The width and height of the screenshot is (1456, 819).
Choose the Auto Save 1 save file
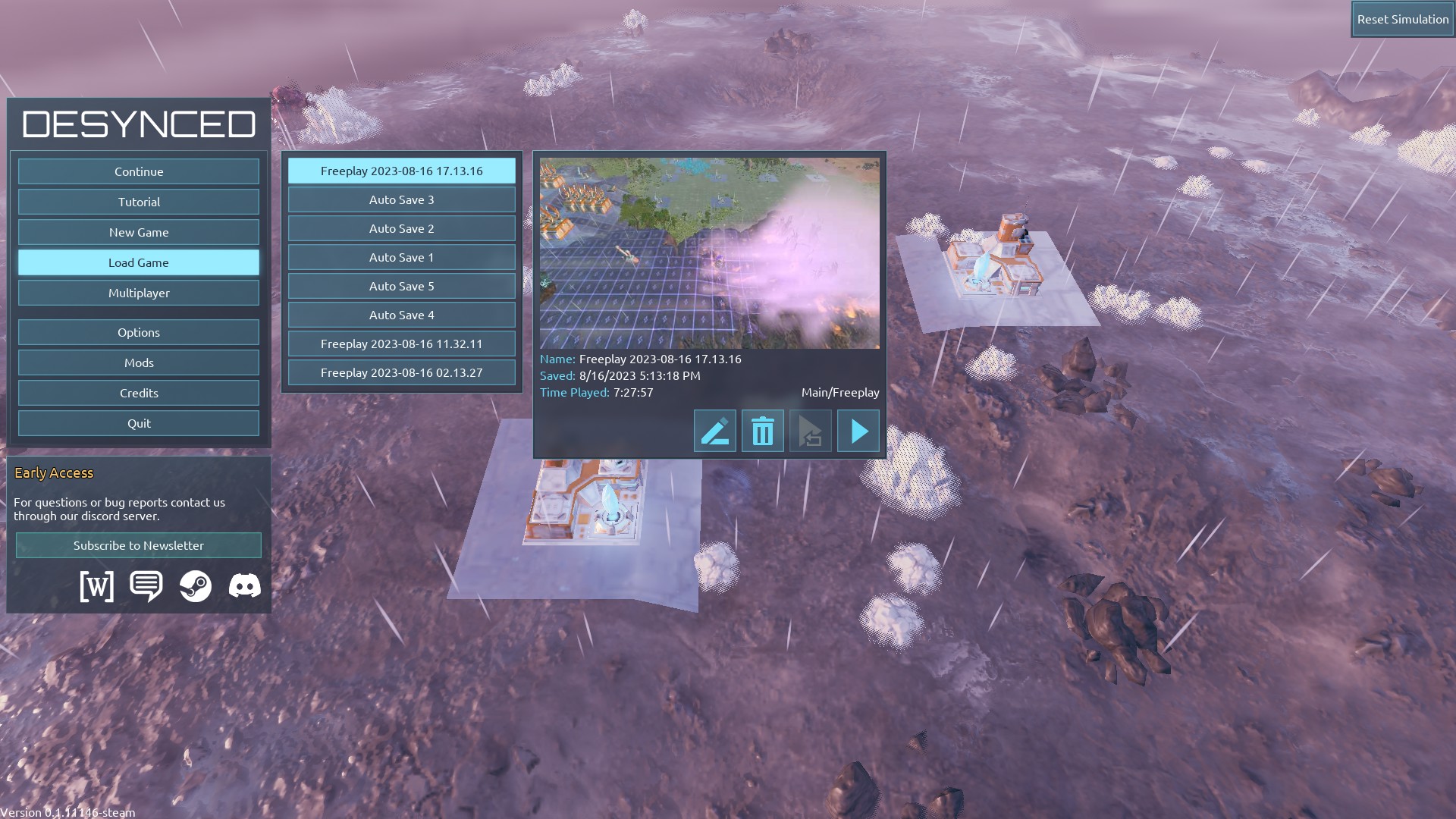pyautogui.click(x=401, y=257)
